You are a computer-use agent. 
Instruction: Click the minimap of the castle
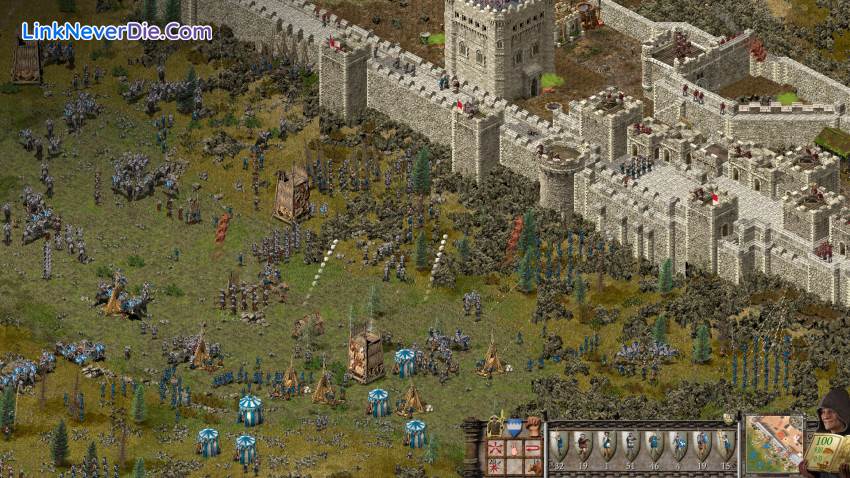click(773, 443)
